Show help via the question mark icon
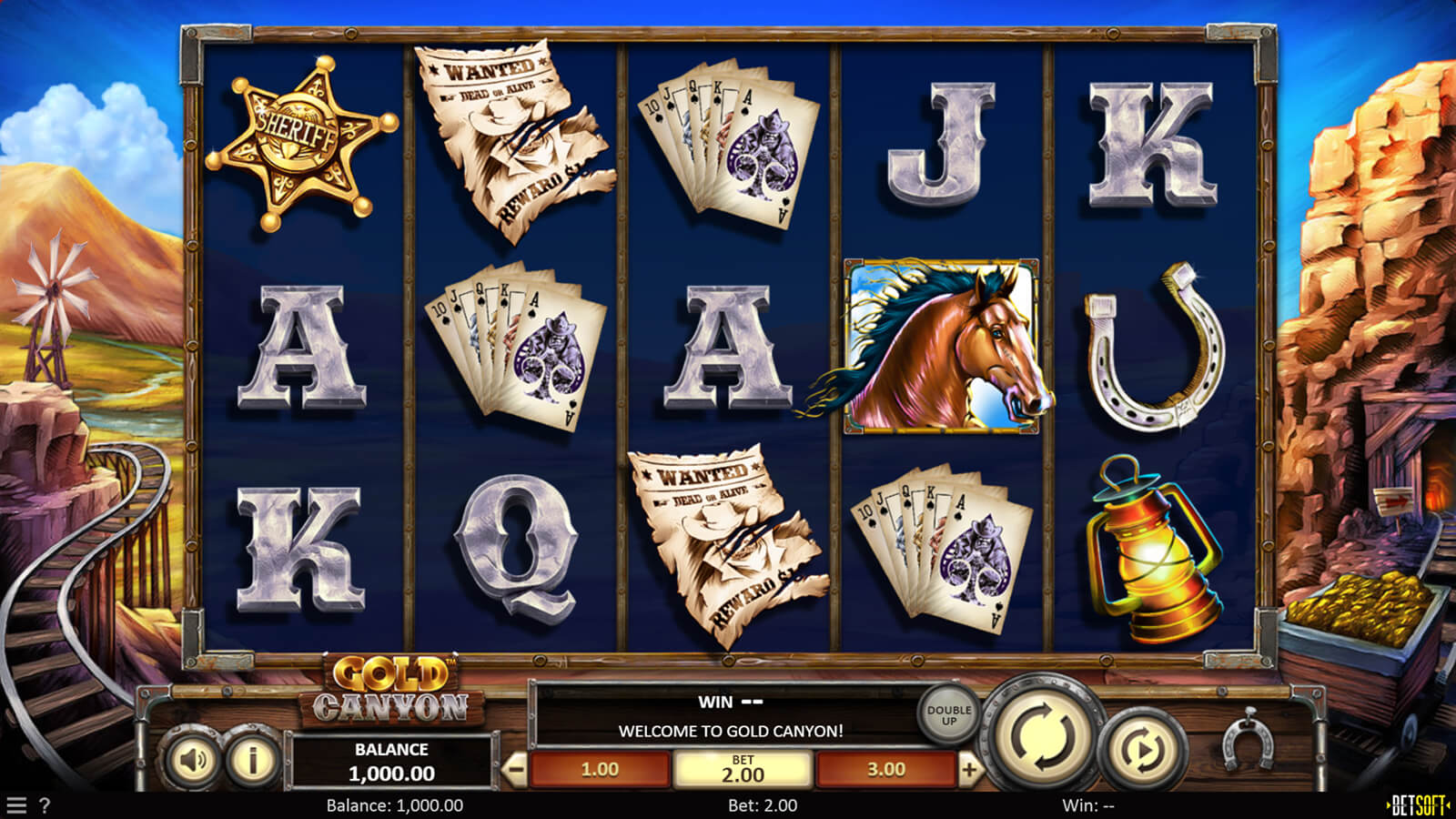The width and height of the screenshot is (1456, 819). point(45,805)
